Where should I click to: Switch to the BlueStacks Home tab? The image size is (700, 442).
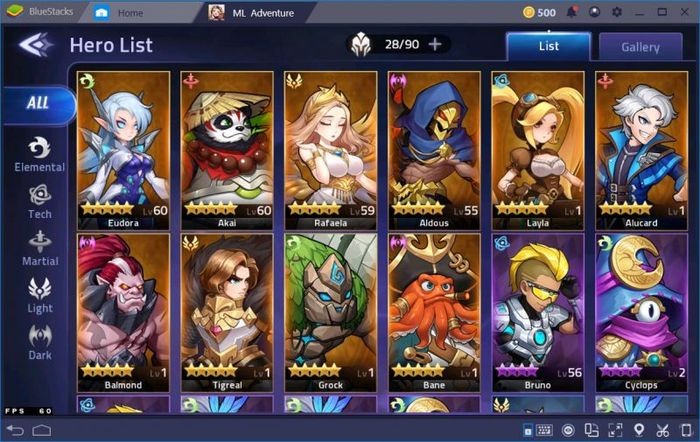(130, 13)
